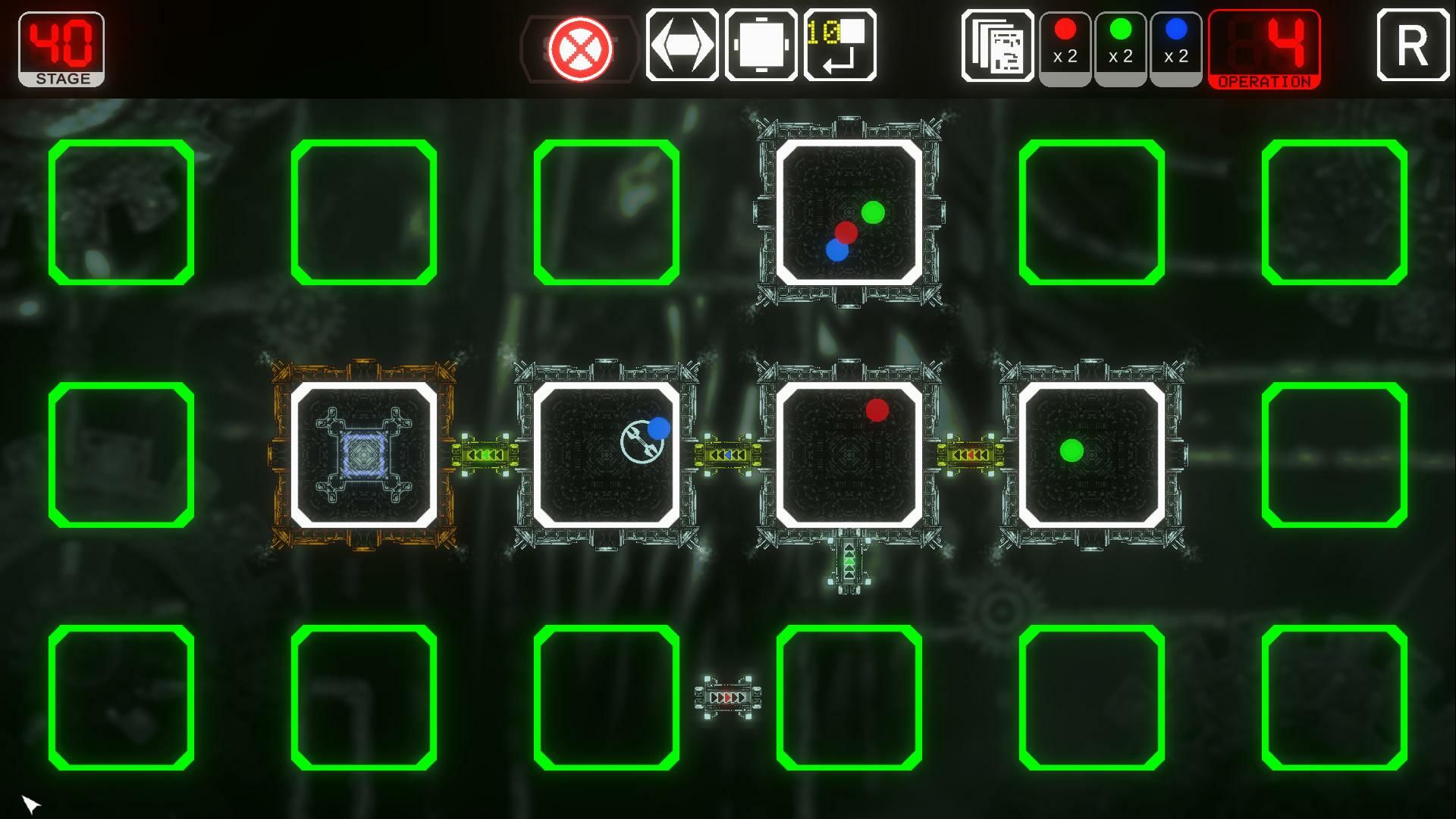Select the room containing three colored balls
This screenshot has width=1456, height=819.
849,212
